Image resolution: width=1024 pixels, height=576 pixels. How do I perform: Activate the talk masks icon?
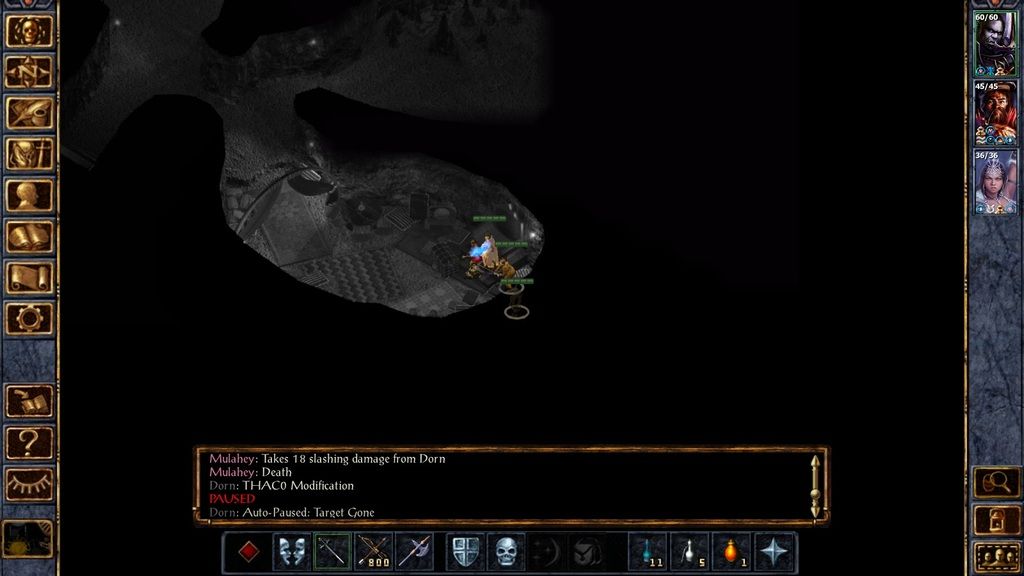291,552
